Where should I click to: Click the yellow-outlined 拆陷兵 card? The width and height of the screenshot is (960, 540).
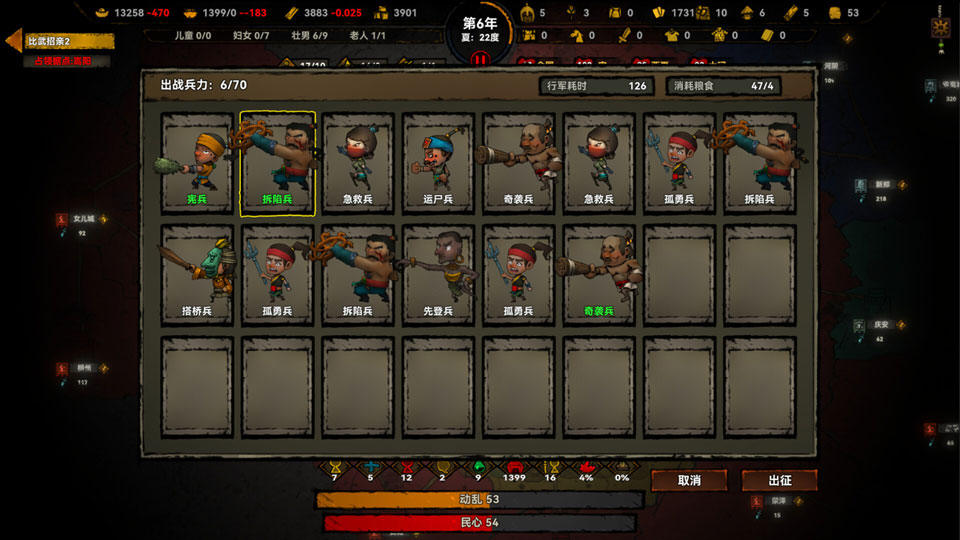coord(277,163)
